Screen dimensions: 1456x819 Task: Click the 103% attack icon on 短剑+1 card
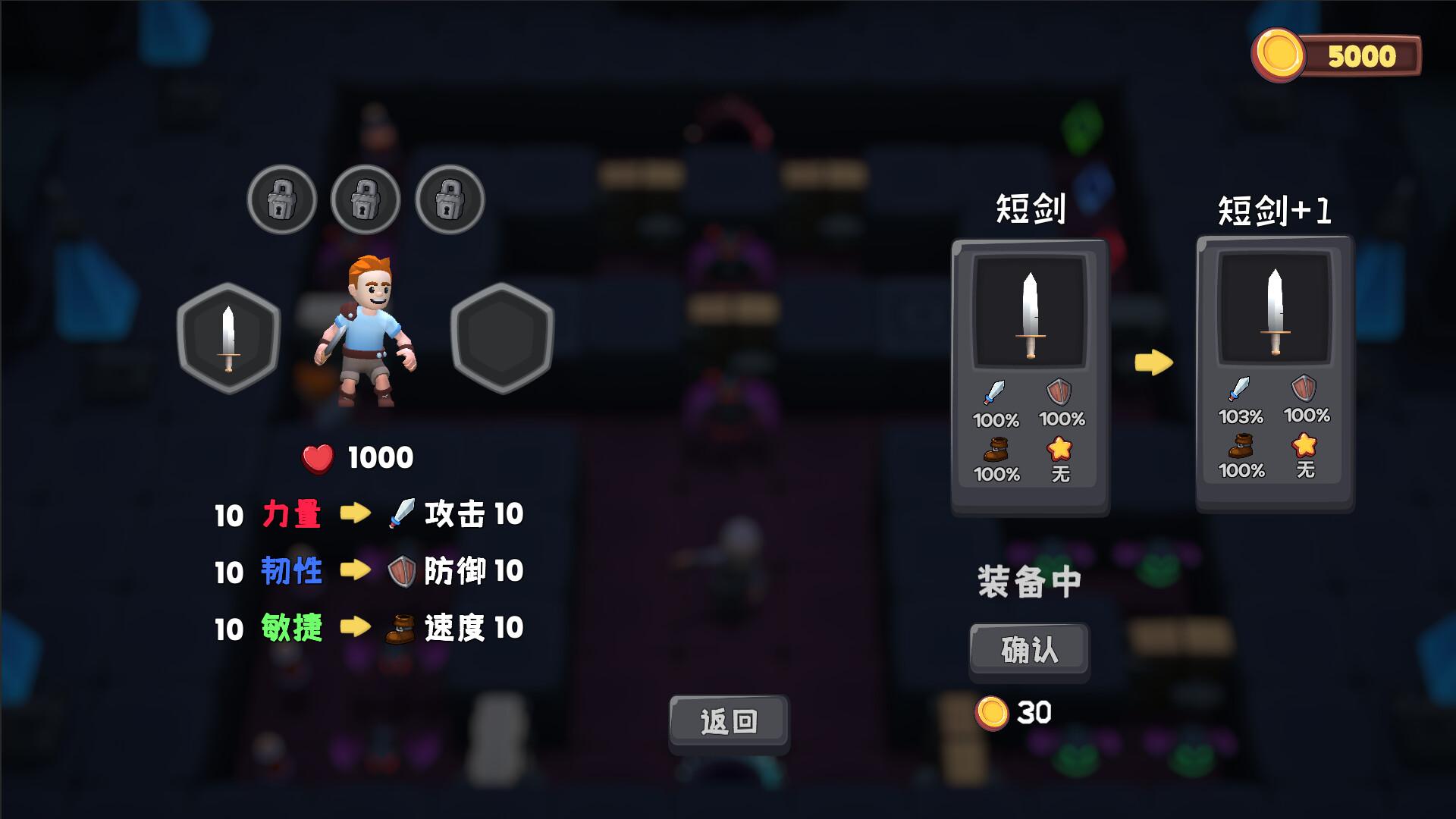pos(1239,400)
